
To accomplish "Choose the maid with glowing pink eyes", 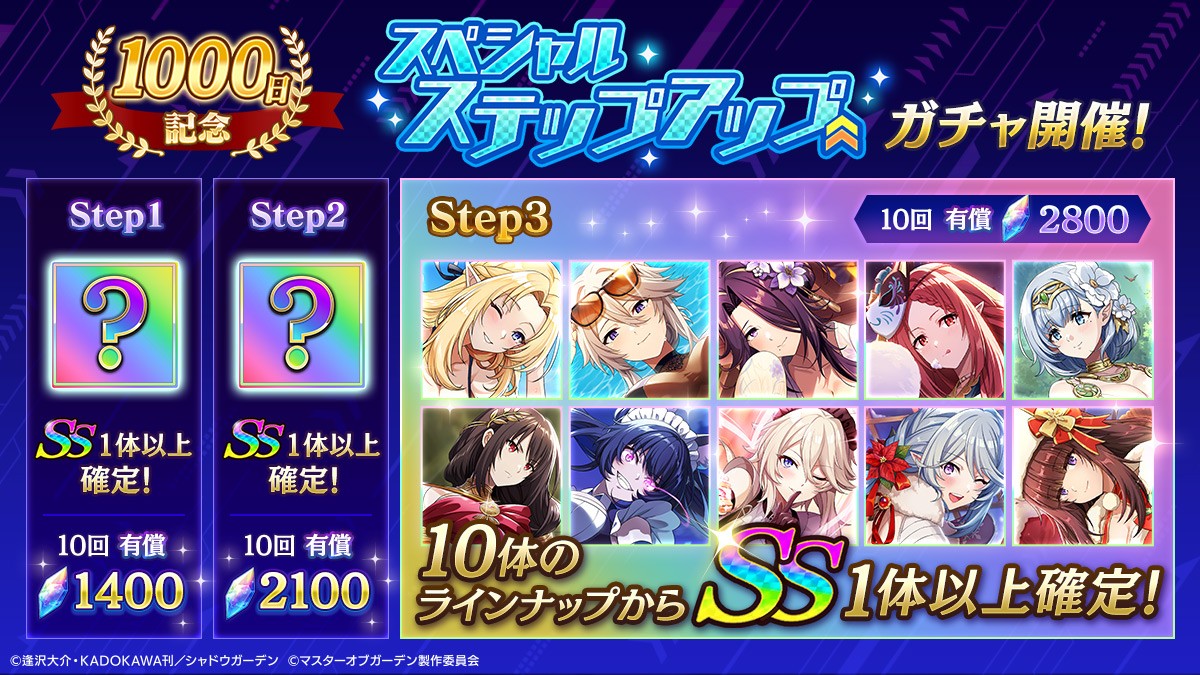I will pyautogui.click(x=639, y=472).
